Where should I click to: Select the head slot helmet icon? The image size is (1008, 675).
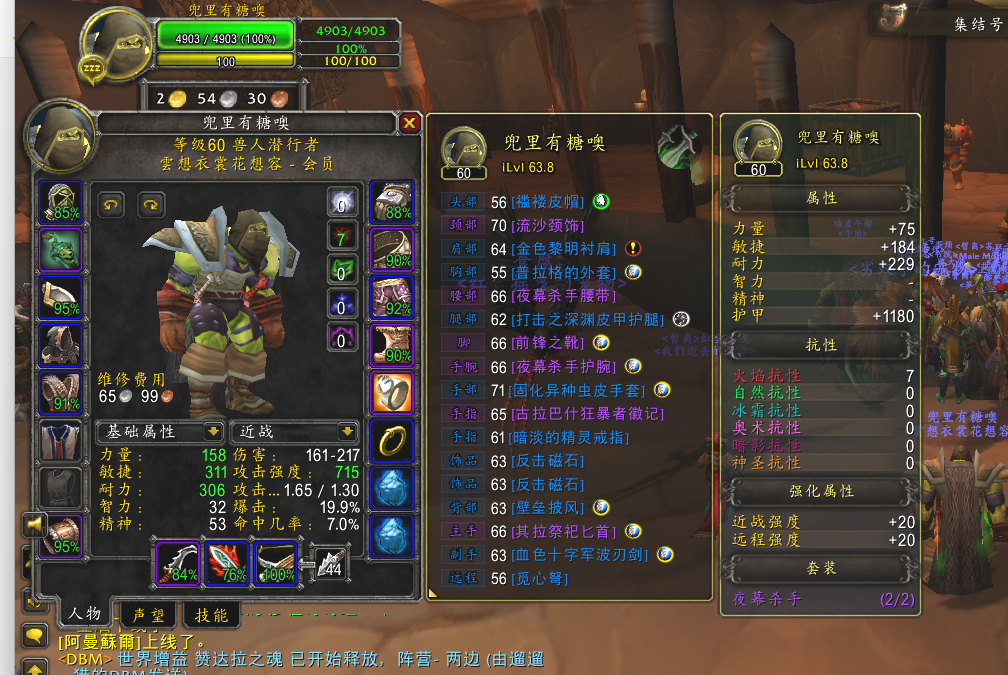60,201
